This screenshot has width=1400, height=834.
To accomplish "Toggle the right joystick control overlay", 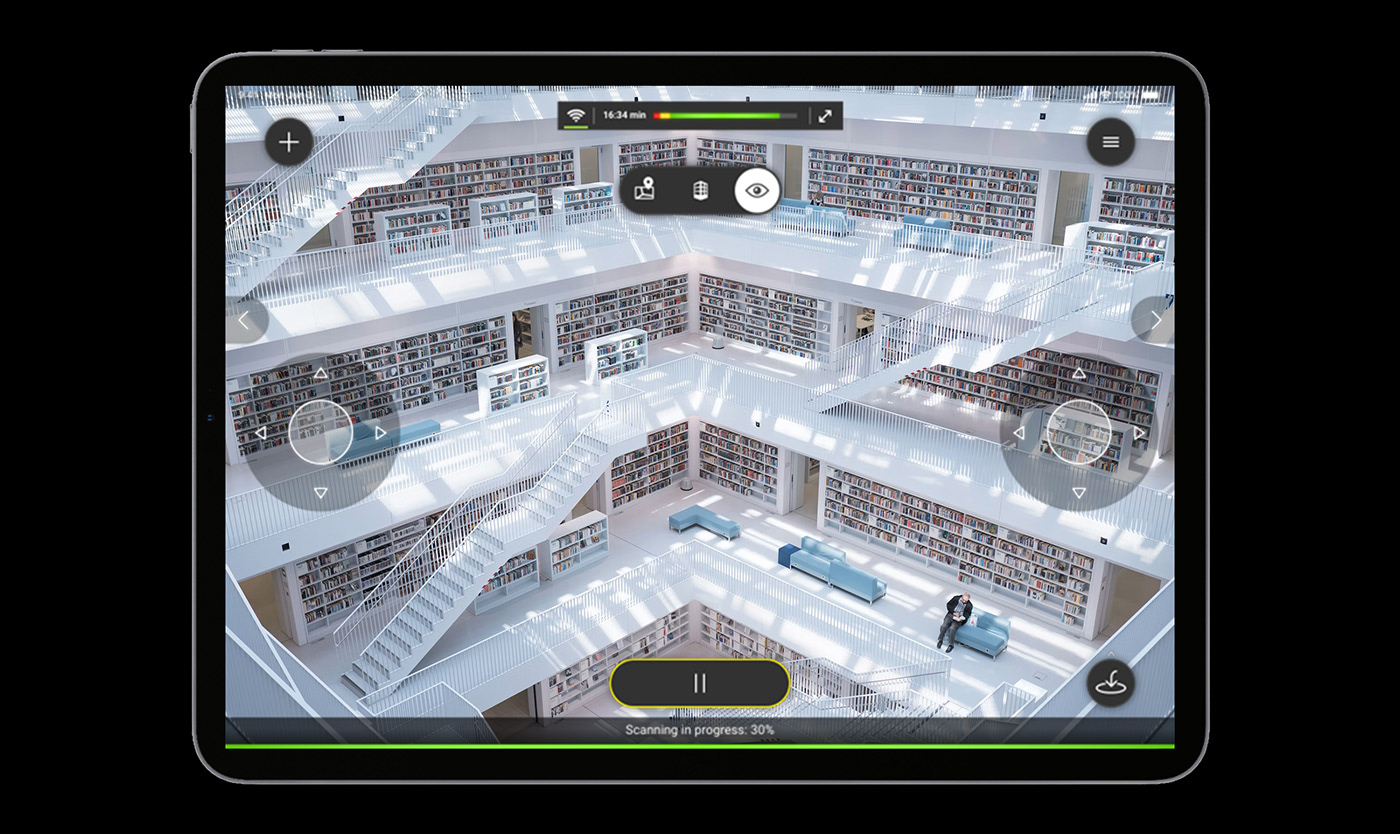I will click(1080, 432).
